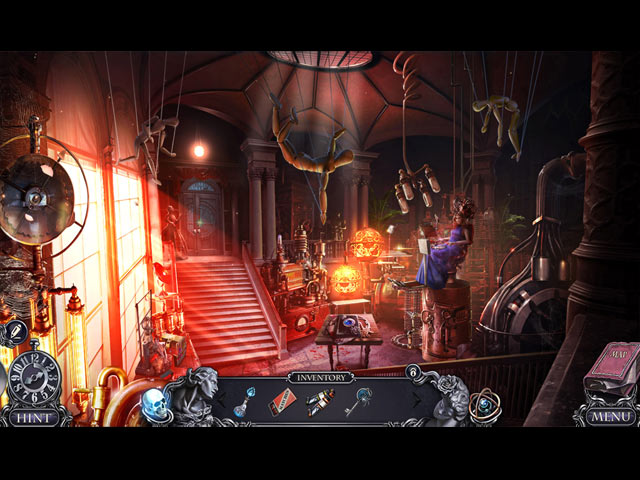Activate the glowing blue skull icon
The height and width of the screenshot is (480, 640).
click(x=153, y=403)
